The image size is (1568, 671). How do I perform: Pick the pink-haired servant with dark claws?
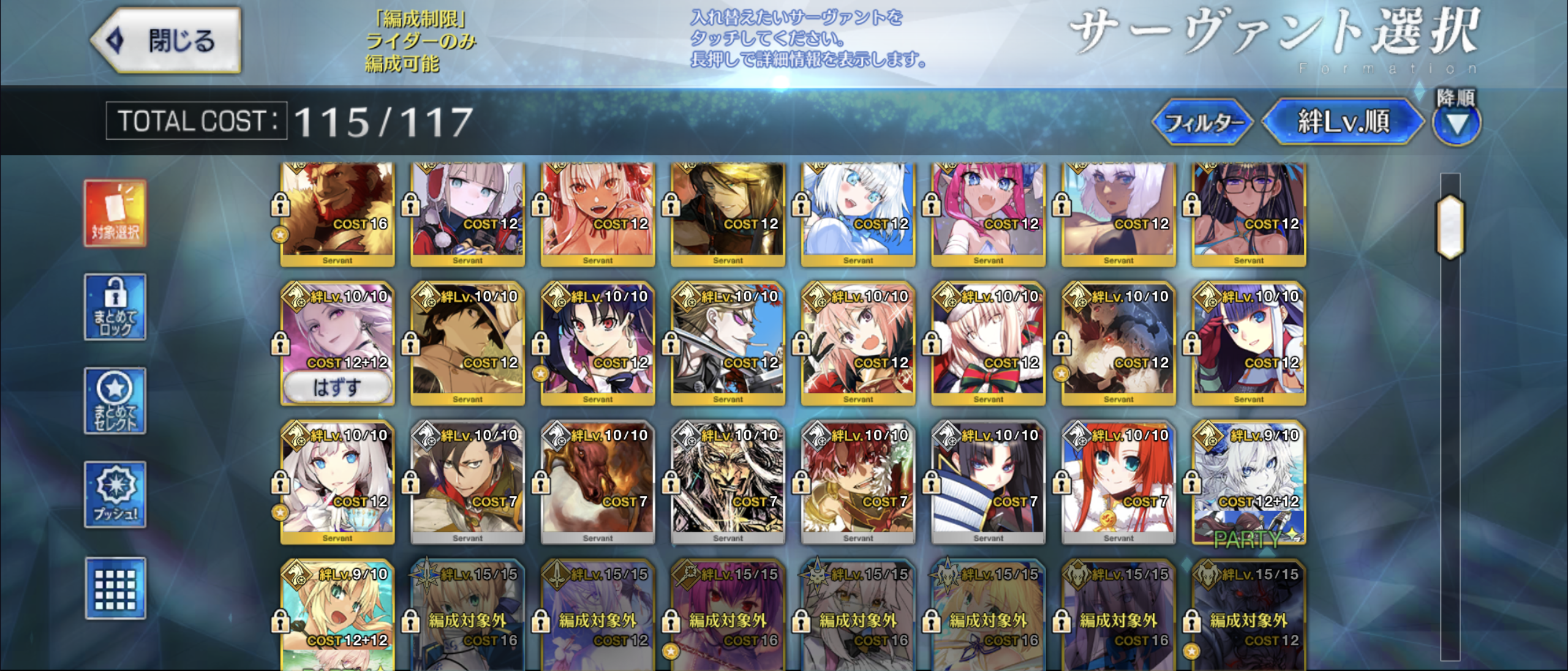click(858, 344)
